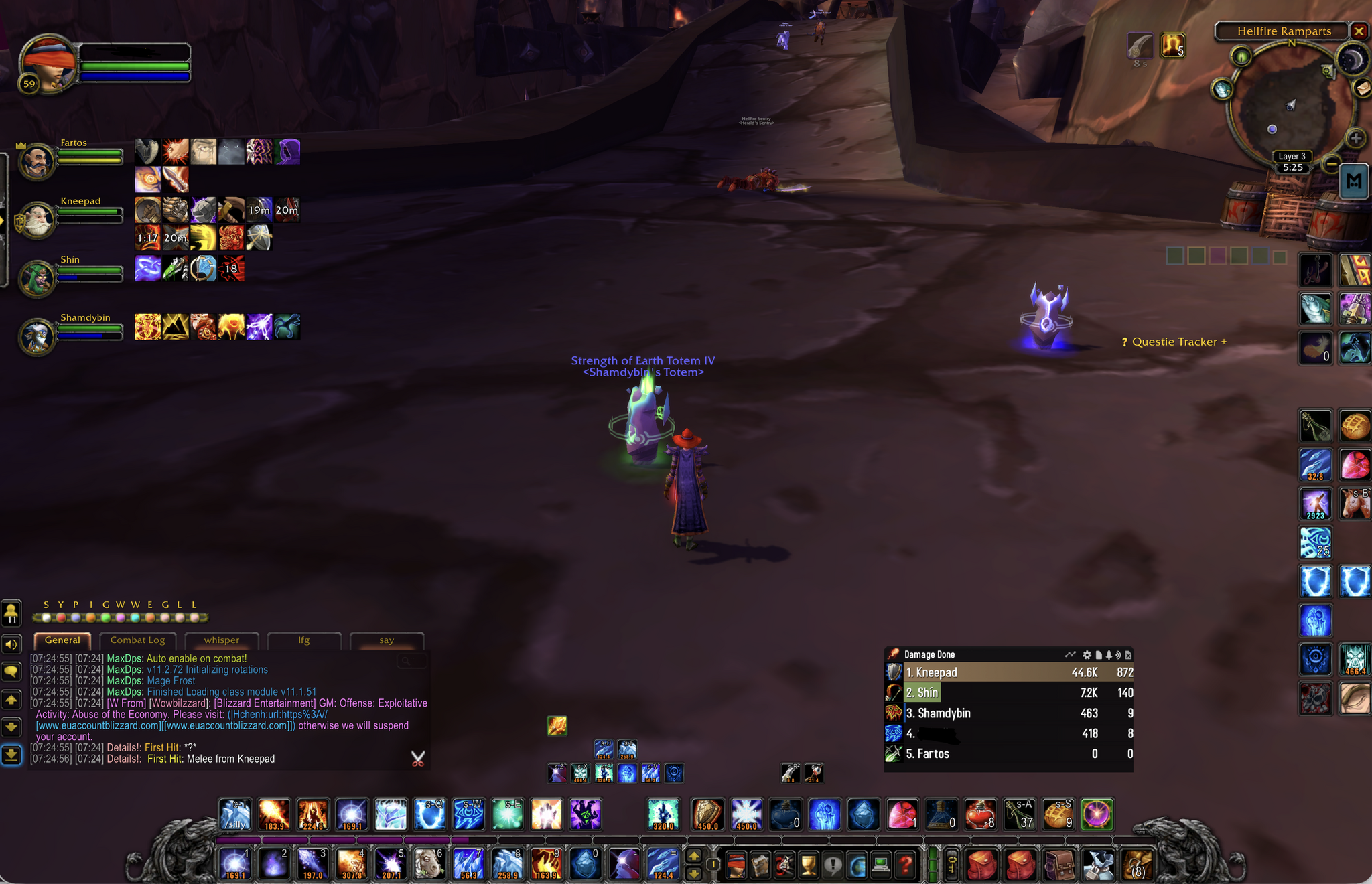
Task: Zoom in the minimap with plus button
Action: coord(1356,139)
